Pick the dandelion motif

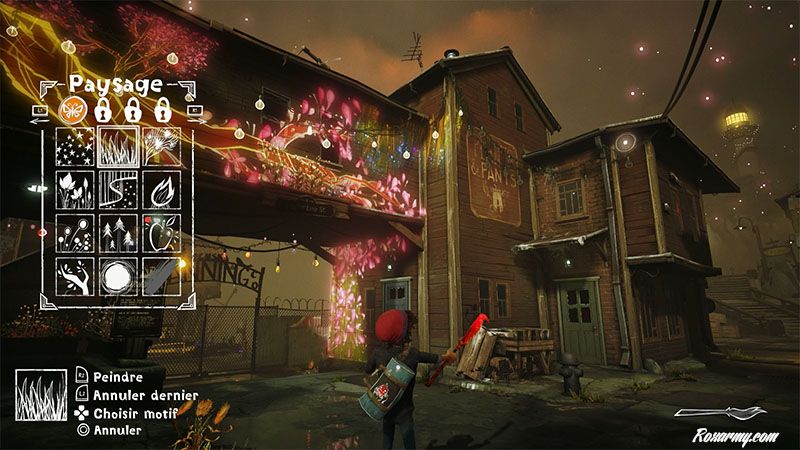(160, 147)
